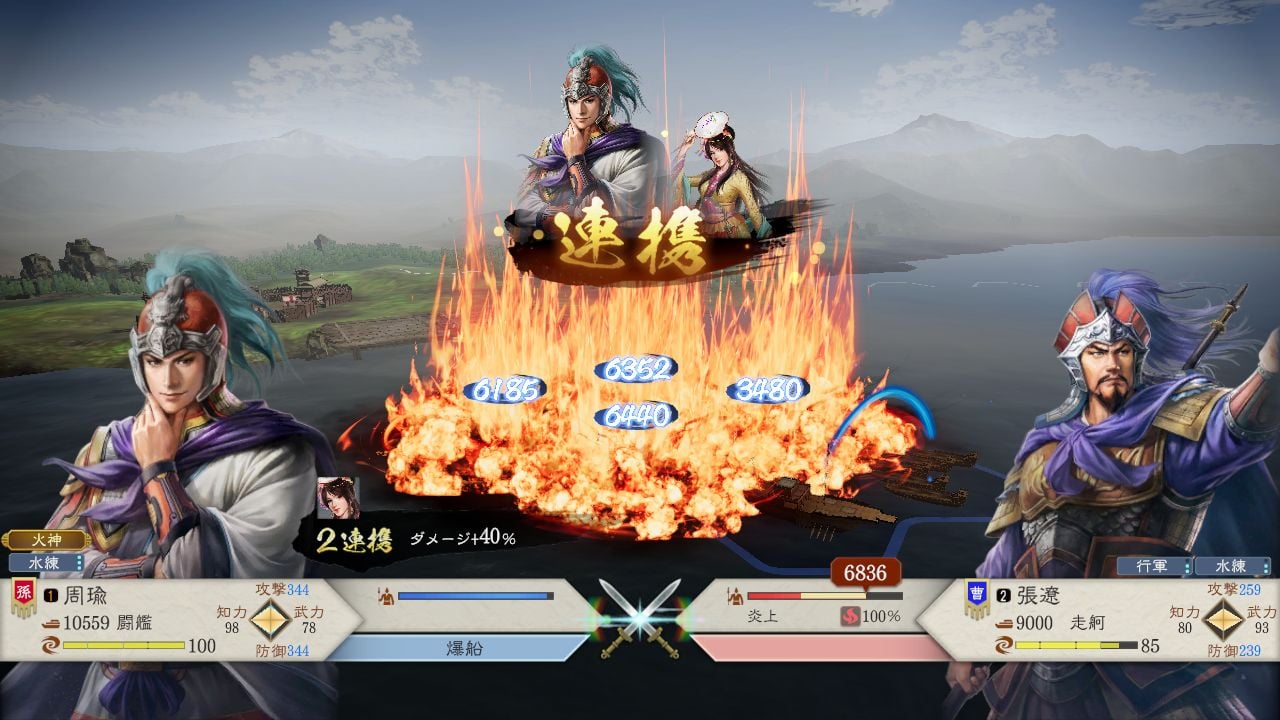Click Zhang Liao's 水練 trait tag
1280x720 pixels.
click(x=1231, y=566)
